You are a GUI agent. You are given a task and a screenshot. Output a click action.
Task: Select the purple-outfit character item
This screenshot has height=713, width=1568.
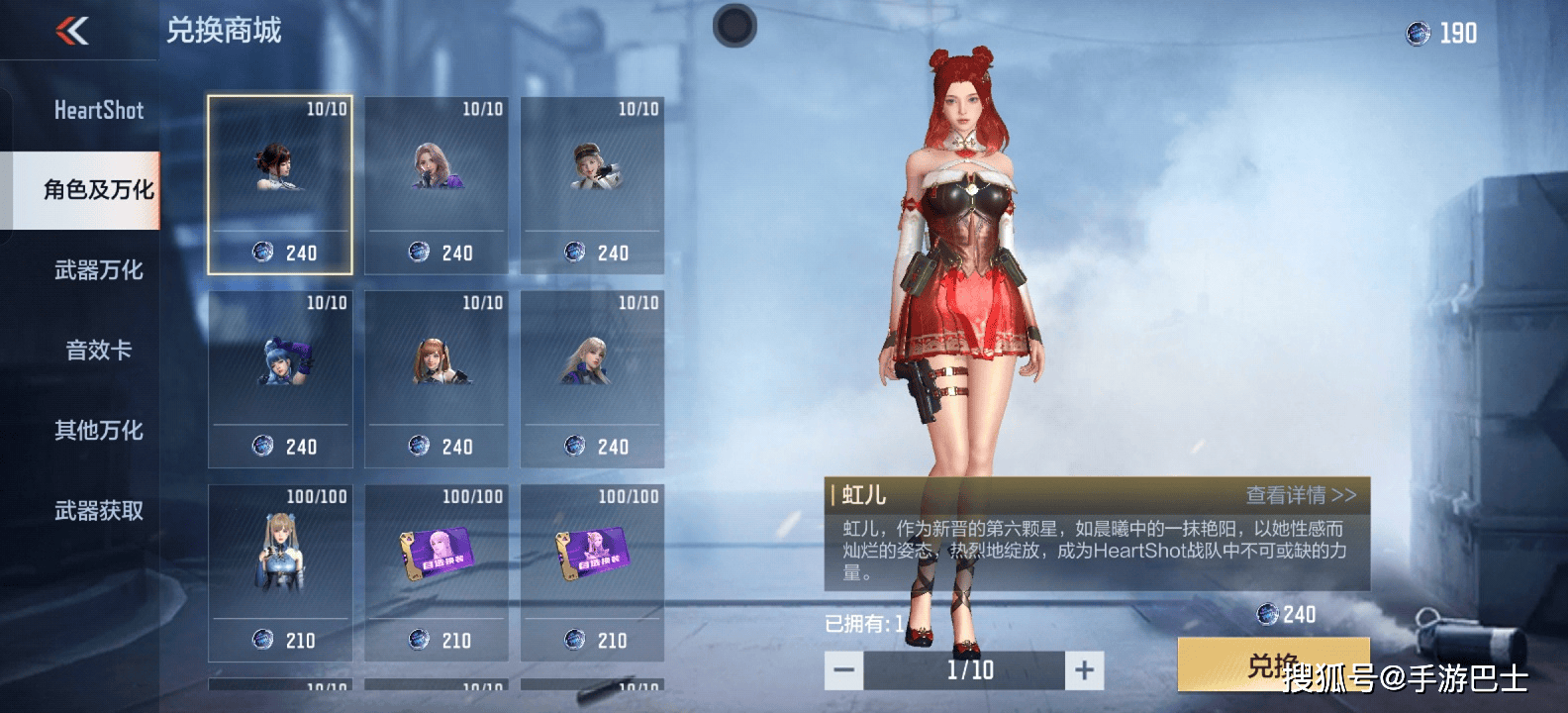coord(437,185)
